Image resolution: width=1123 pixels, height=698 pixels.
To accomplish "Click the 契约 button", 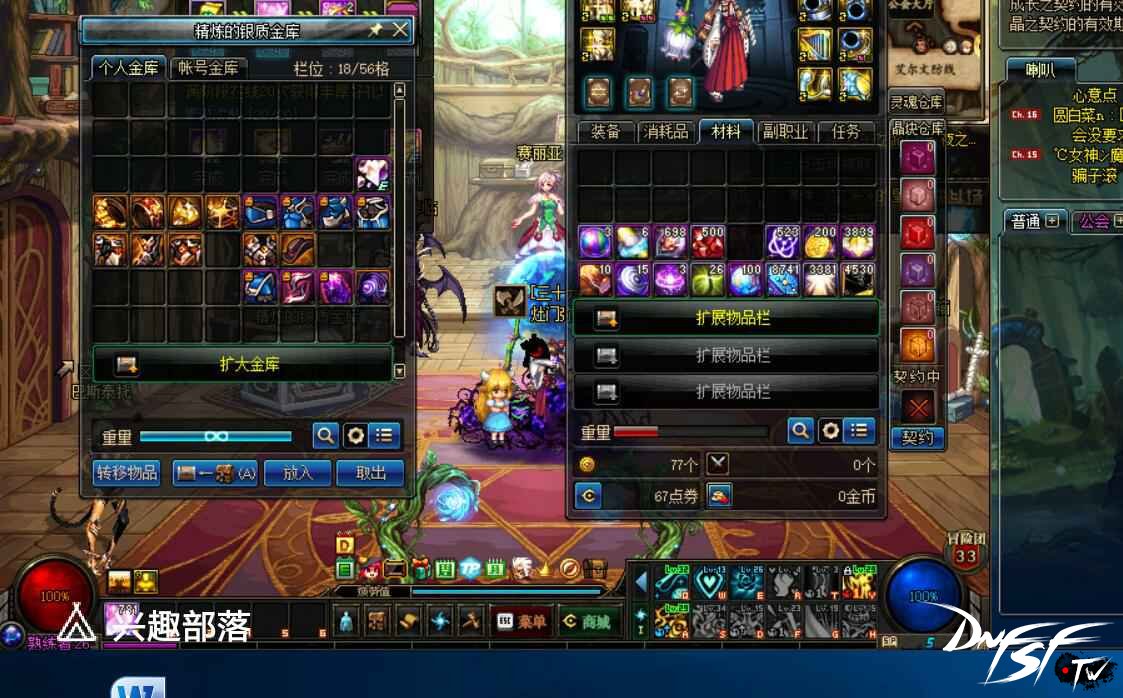I will coord(917,438).
